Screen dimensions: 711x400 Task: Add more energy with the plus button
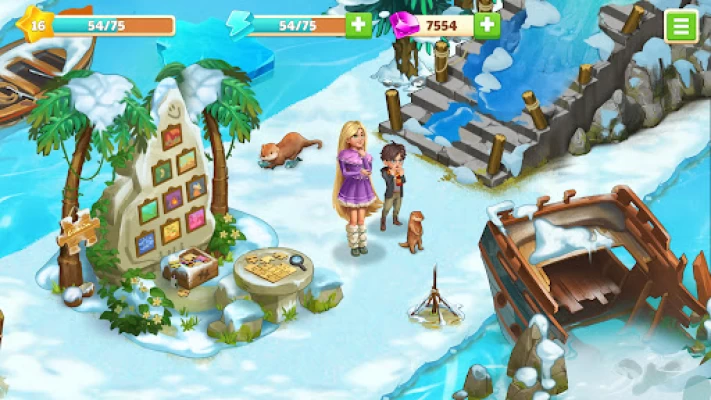coord(358,25)
